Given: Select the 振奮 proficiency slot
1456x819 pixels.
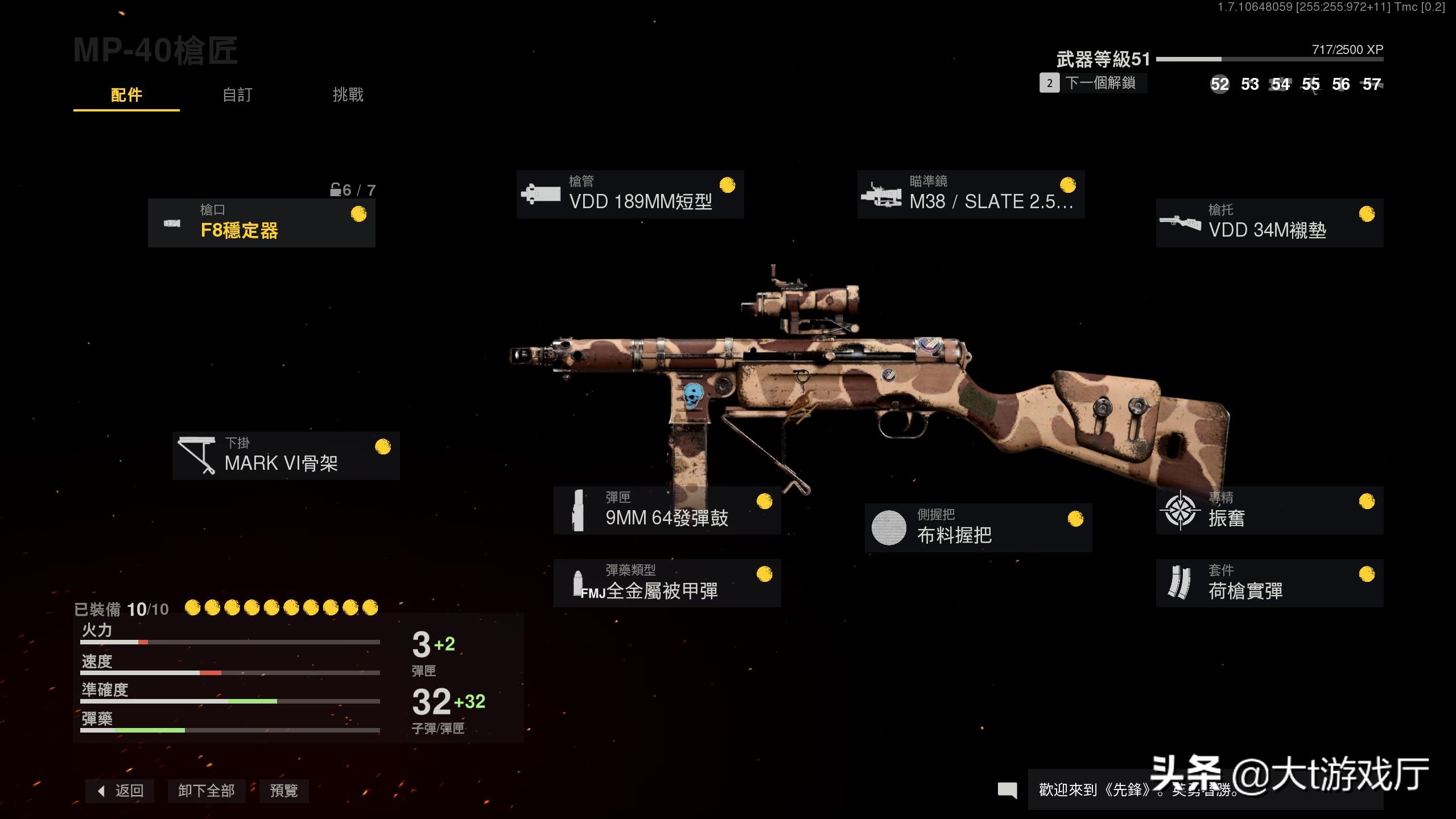Looking at the screenshot, I should 1269,510.
